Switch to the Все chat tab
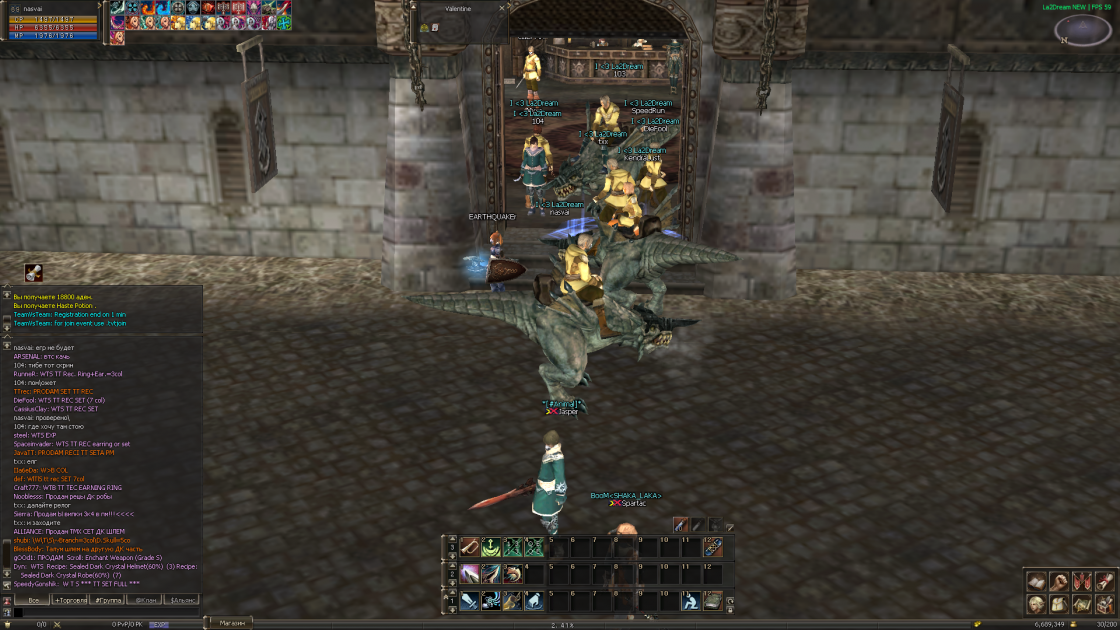Screen dimensions: 1120x630 click(33, 599)
